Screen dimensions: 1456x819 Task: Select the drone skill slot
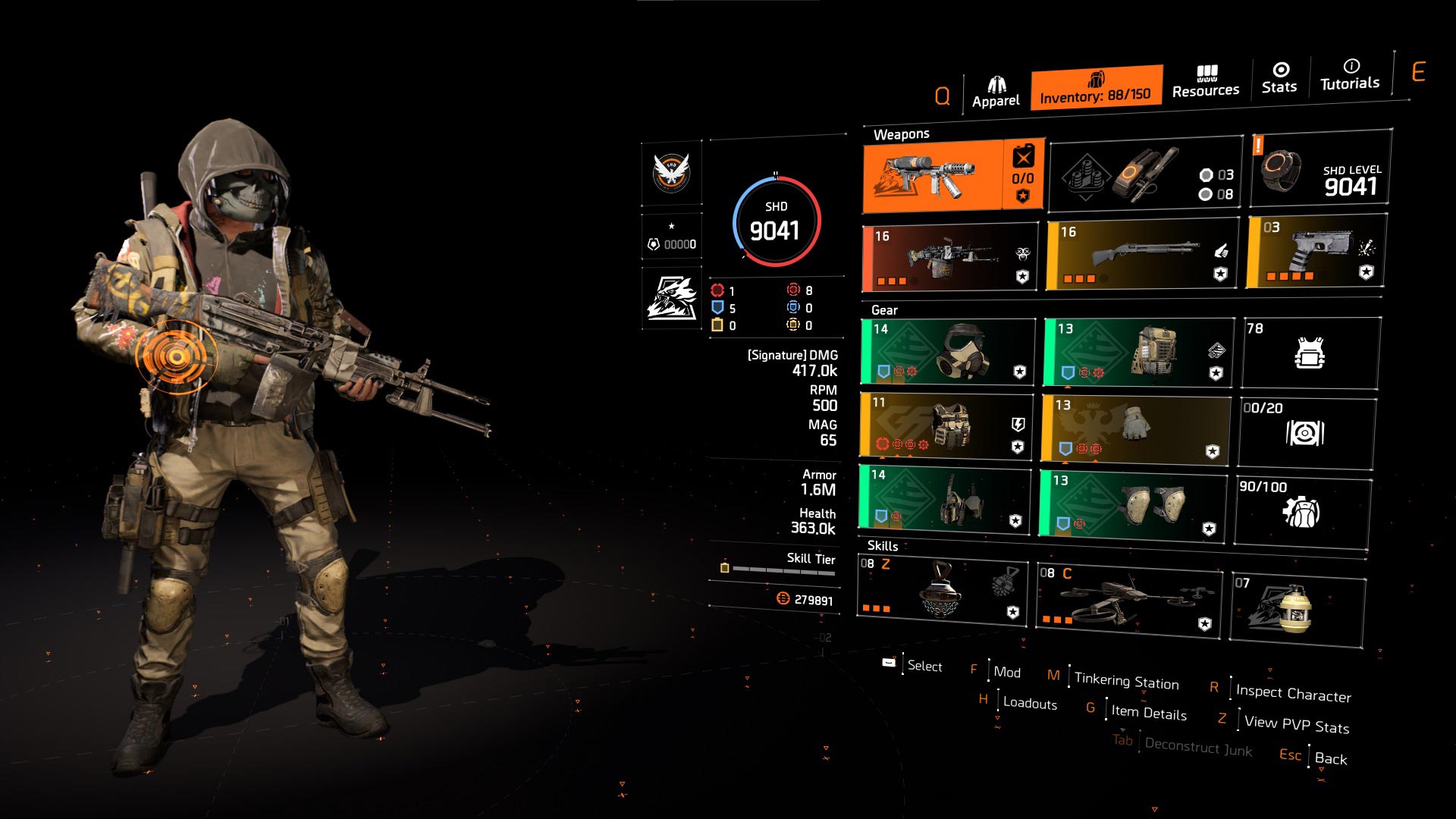1128,601
